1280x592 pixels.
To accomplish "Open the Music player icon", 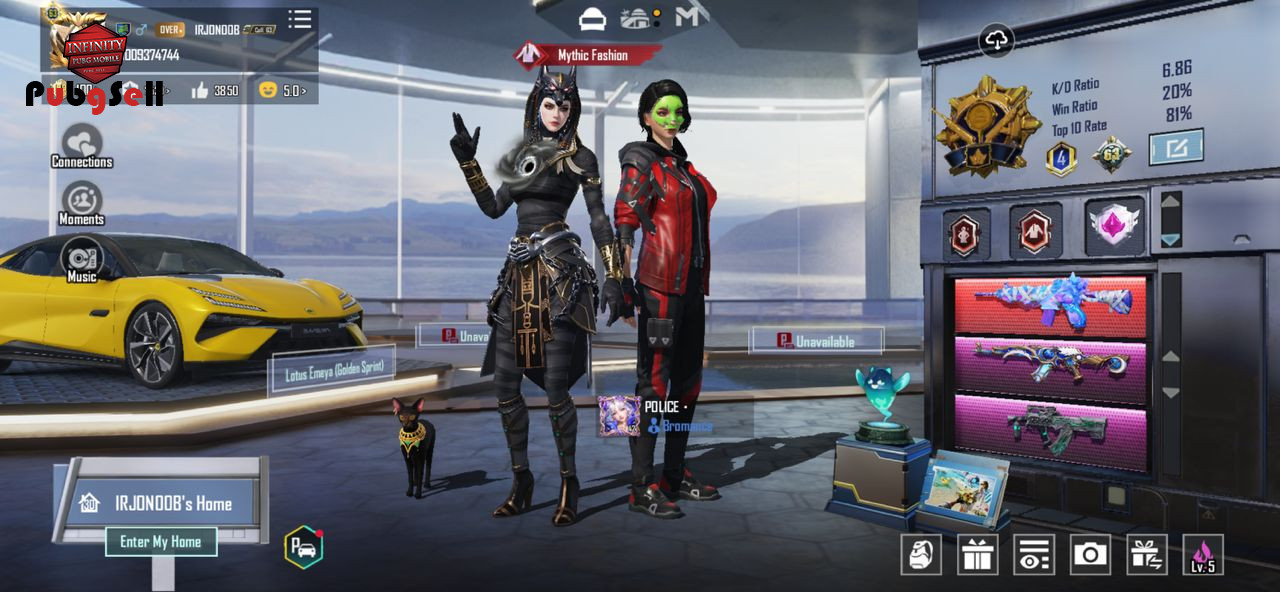I will click(82, 260).
